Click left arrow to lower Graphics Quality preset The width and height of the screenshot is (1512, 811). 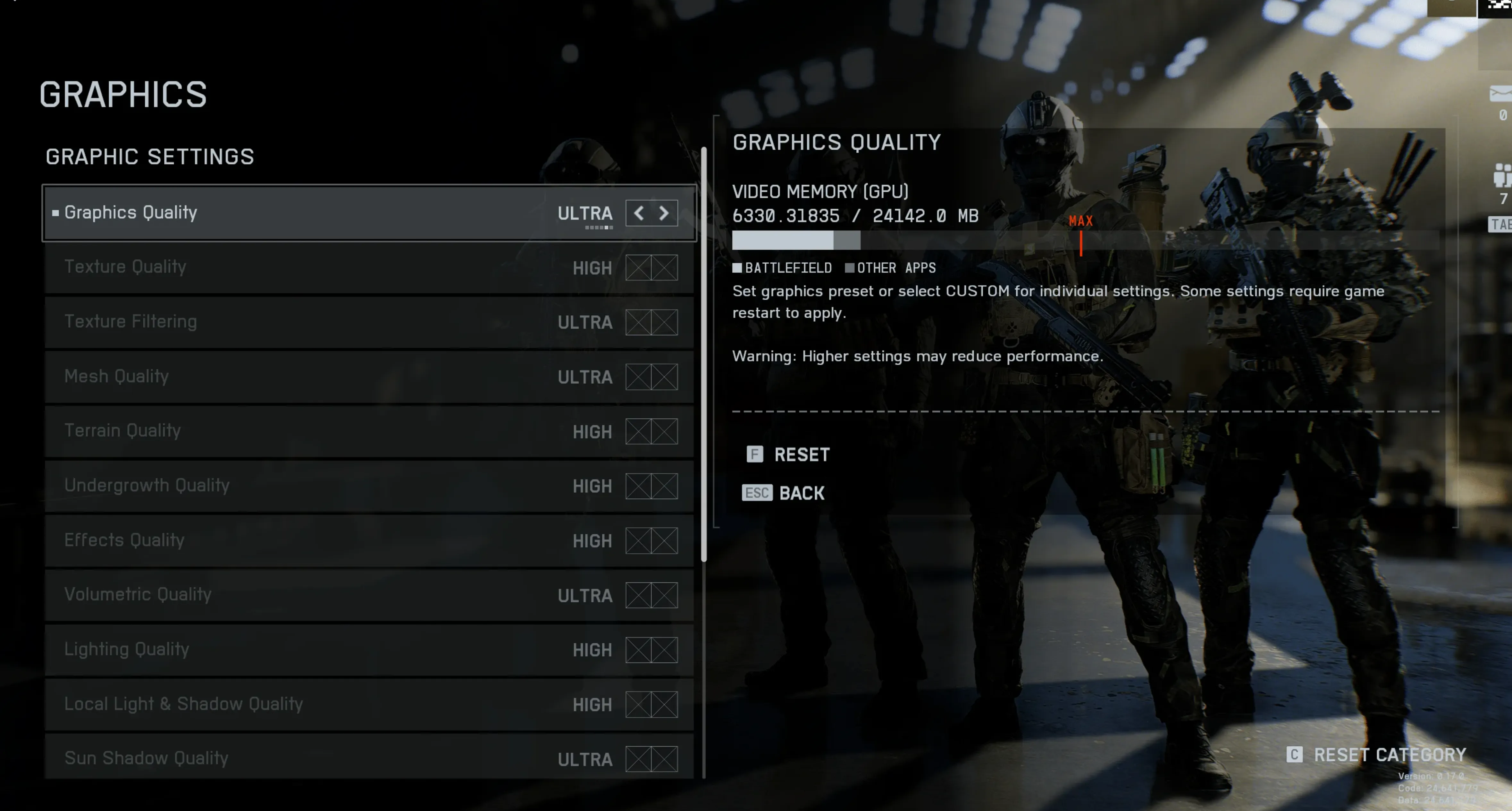click(639, 213)
